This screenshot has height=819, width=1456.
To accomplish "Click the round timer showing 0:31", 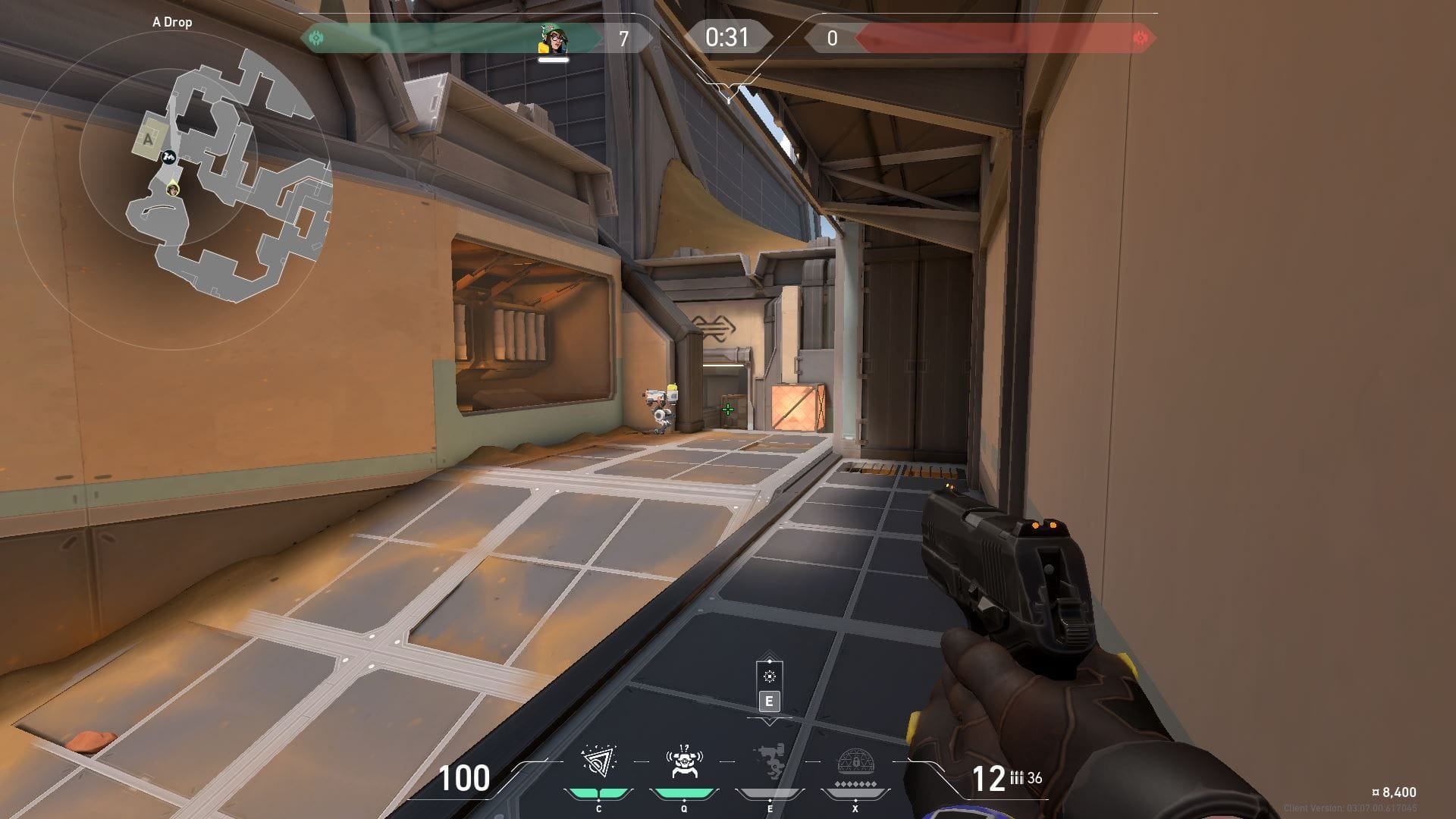I will (x=726, y=35).
